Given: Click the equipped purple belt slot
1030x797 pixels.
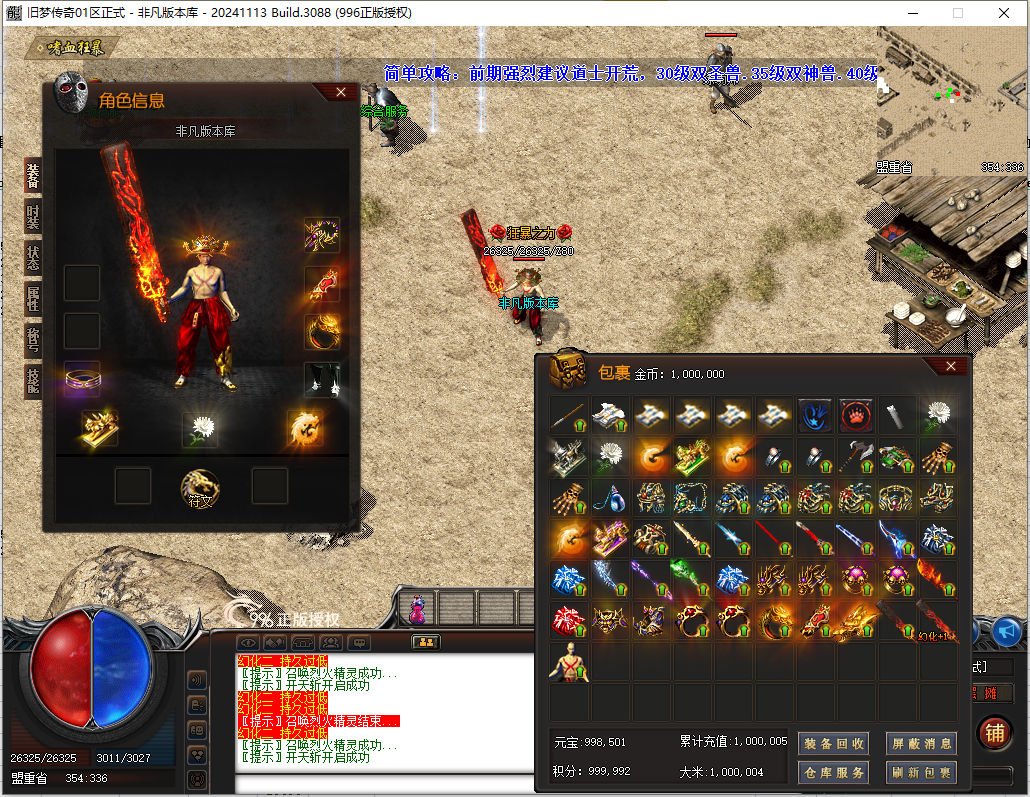Looking at the screenshot, I should click(82, 380).
